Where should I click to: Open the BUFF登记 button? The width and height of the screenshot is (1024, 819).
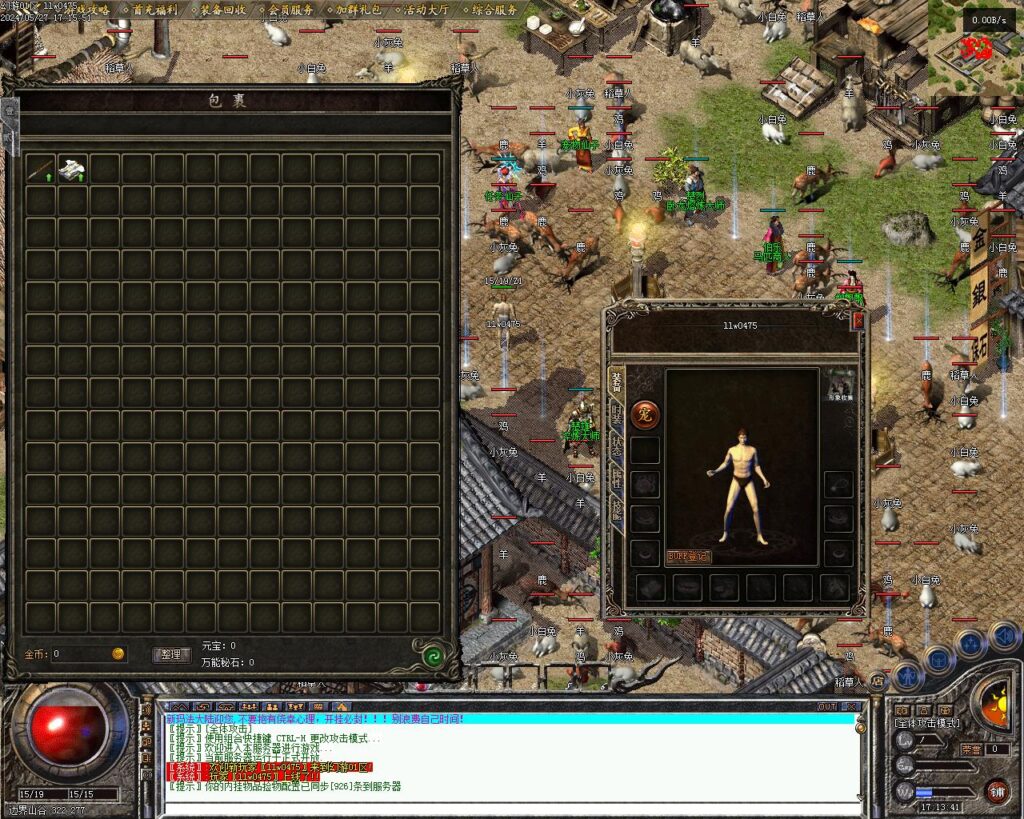tap(688, 556)
